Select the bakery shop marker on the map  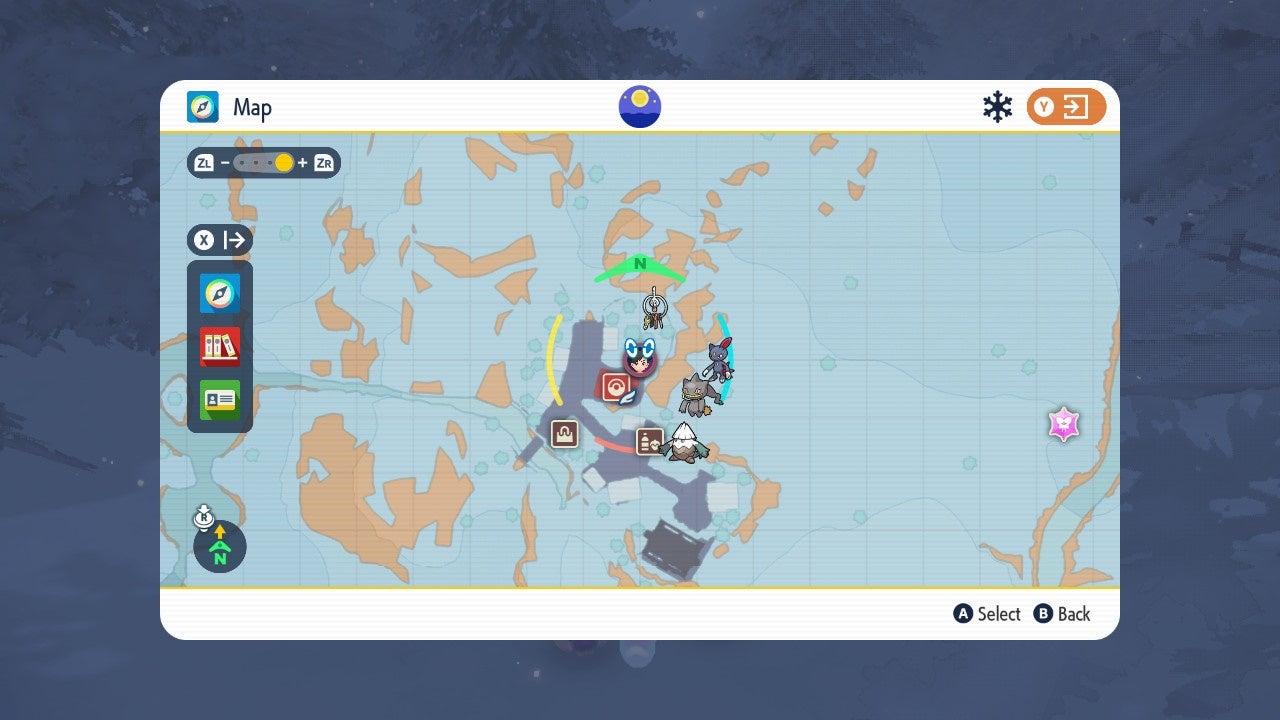point(563,434)
